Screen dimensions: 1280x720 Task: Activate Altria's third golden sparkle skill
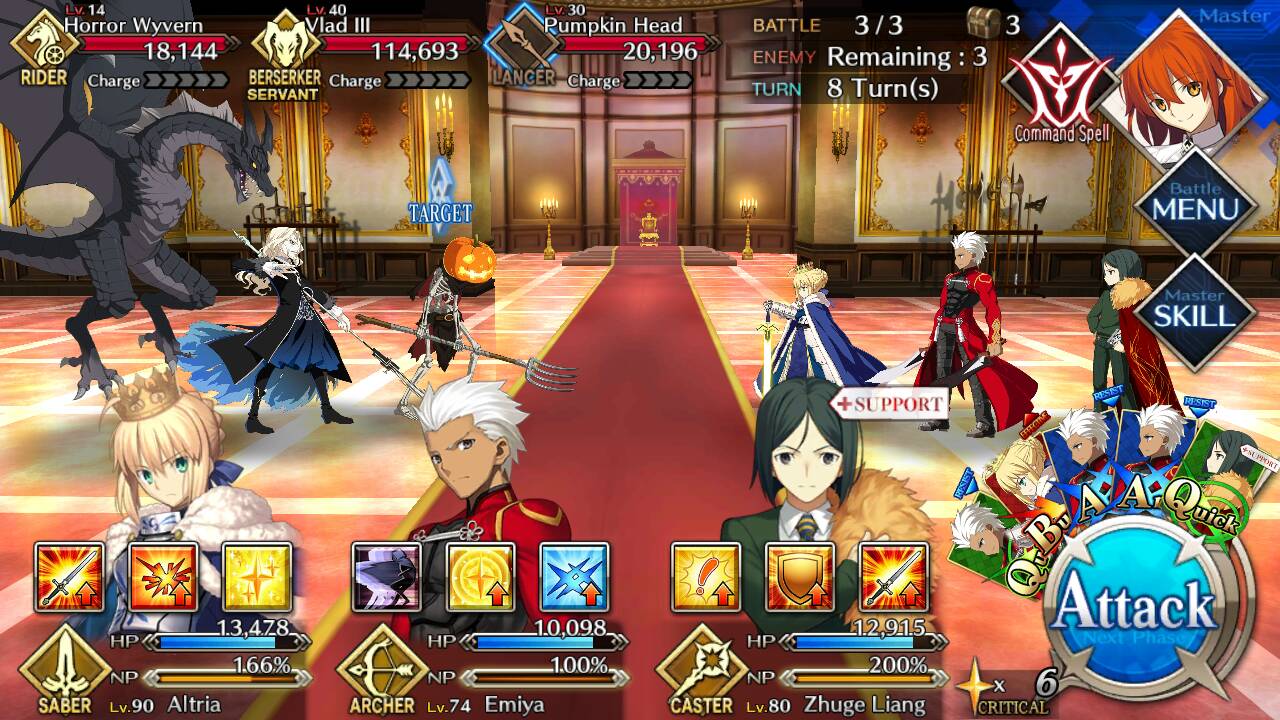[257, 577]
